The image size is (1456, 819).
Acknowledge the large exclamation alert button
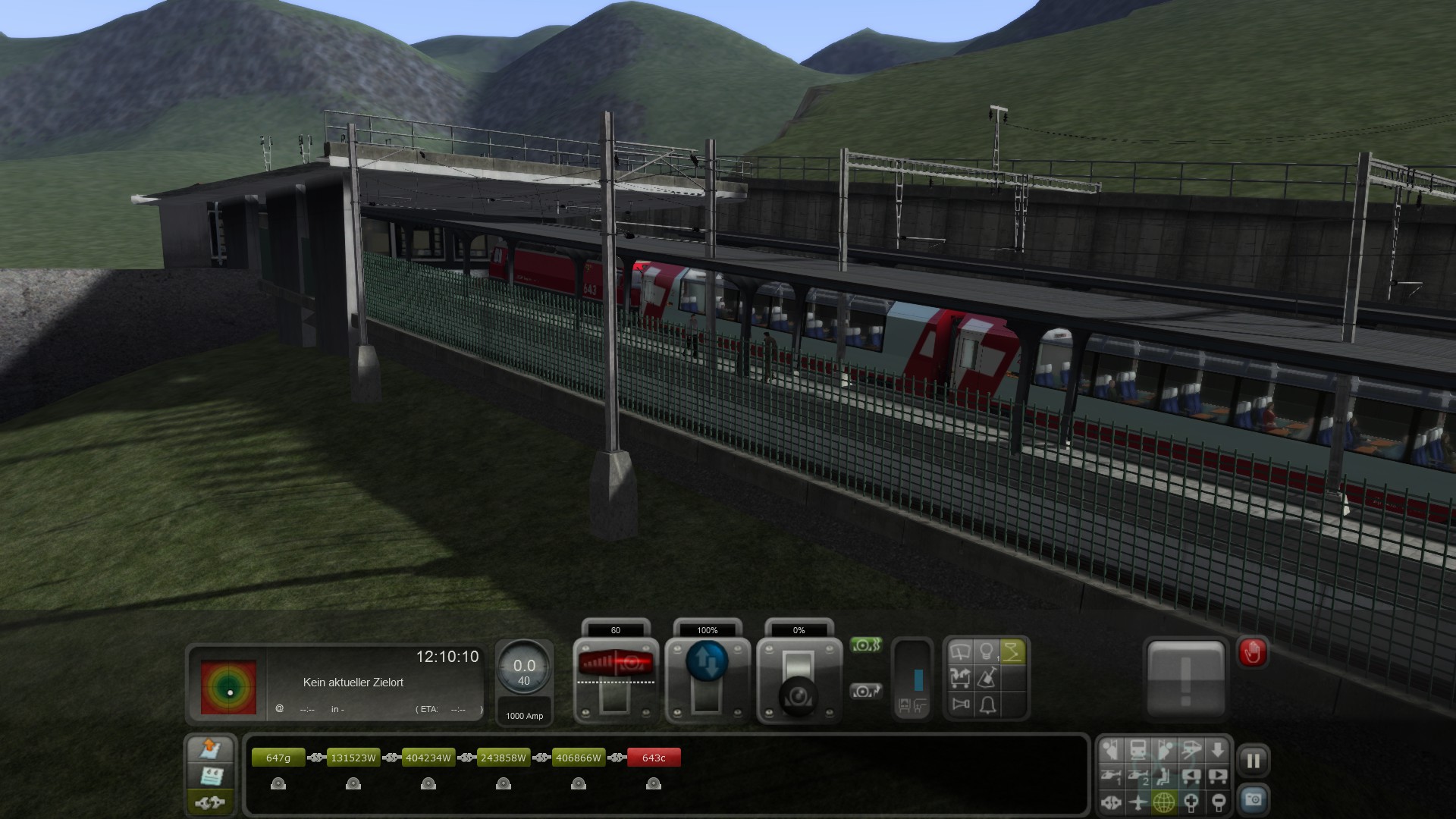coord(1186,679)
